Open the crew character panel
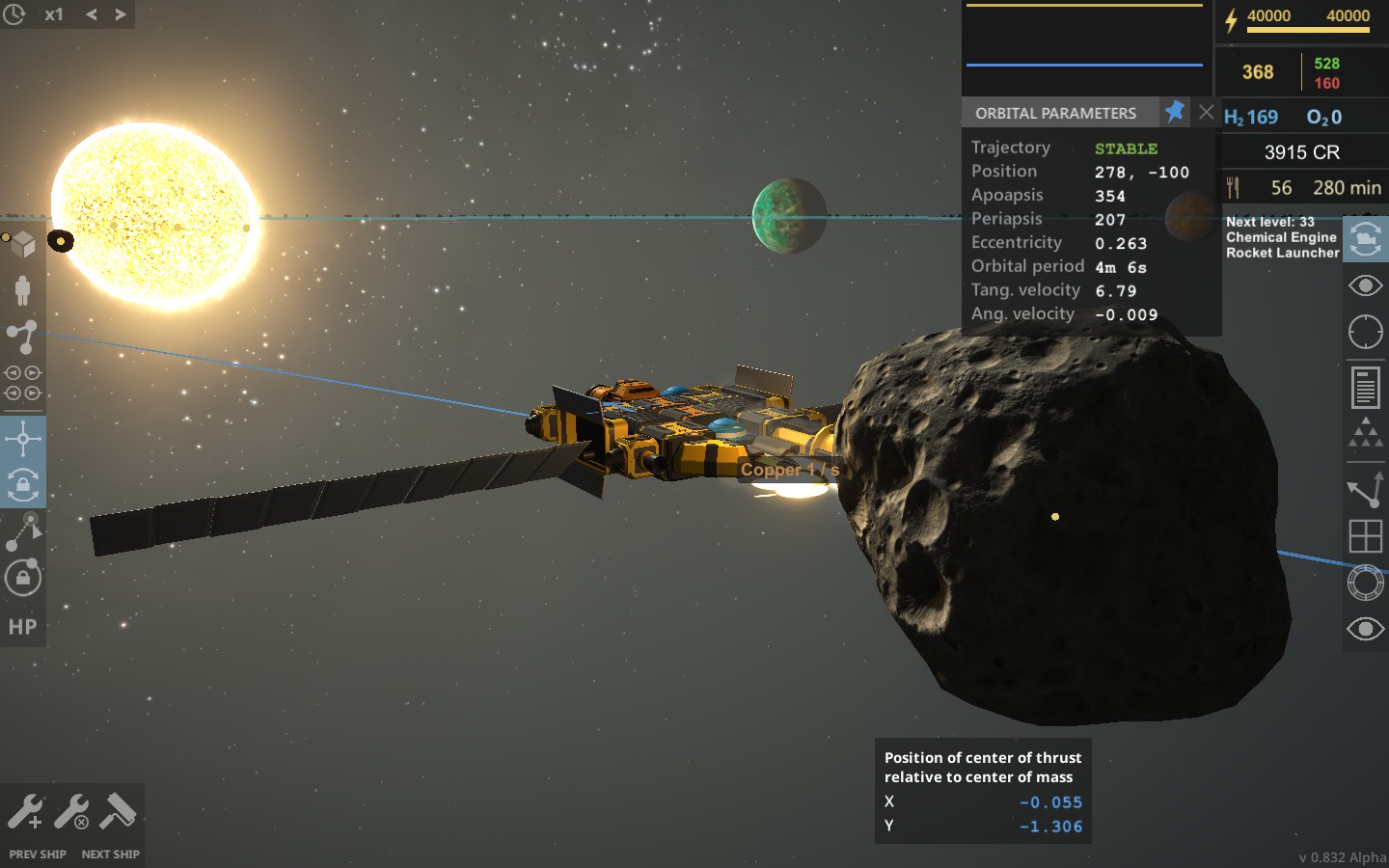Image resolution: width=1389 pixels, height=868 pixels. click(x=24, y=289)
